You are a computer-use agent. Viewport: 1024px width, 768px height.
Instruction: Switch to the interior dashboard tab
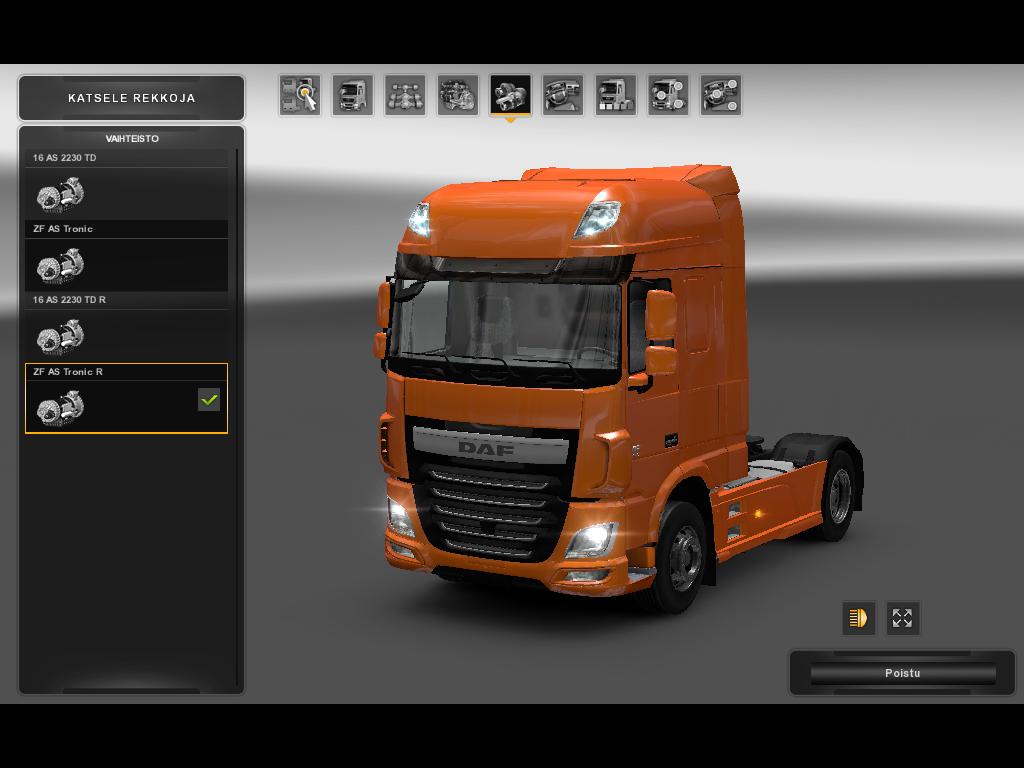[563, 95]
